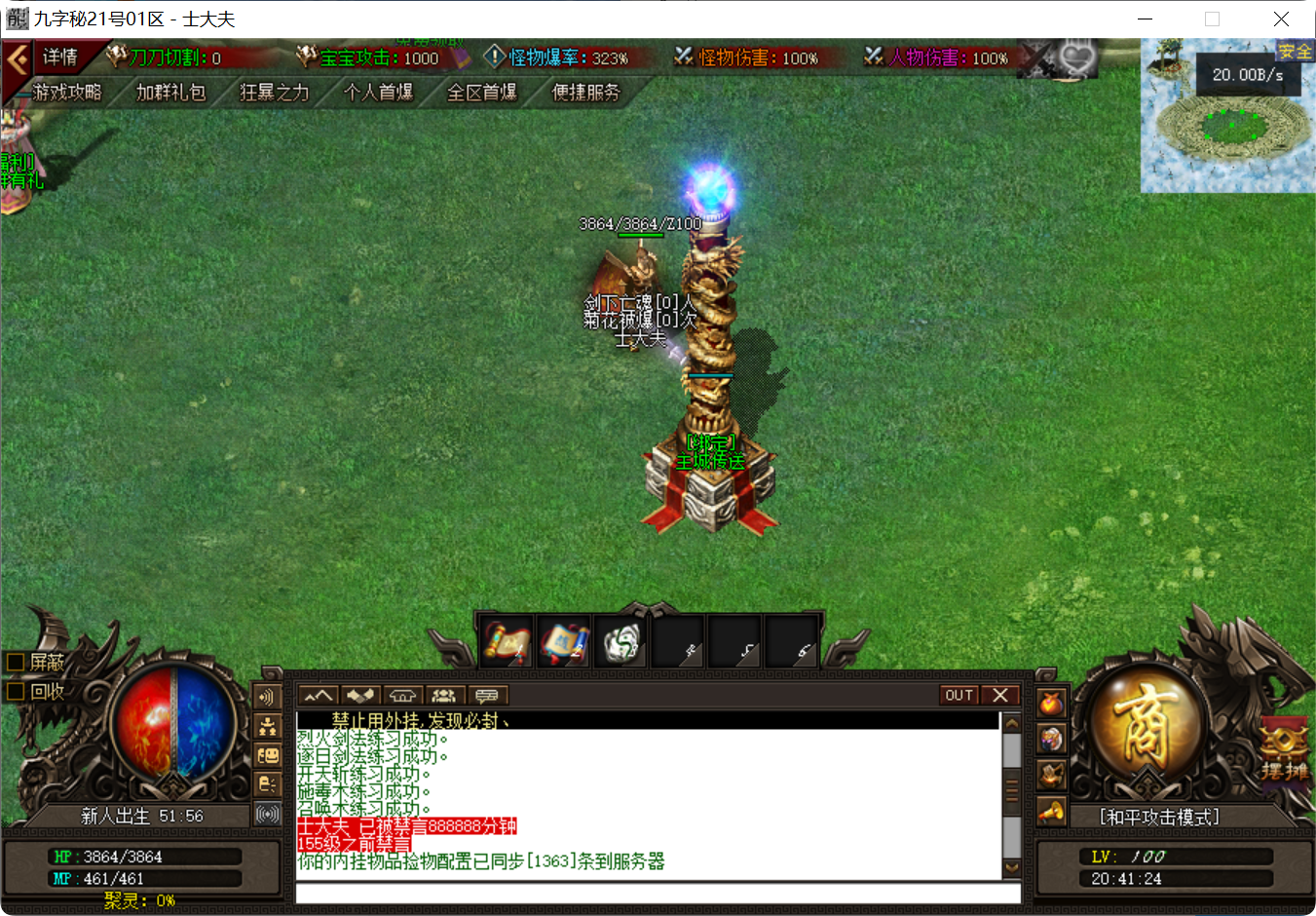This screenshot has height=916, width=1316.
Task: Click the 安全 button on the minimap
Action: 1297,52
